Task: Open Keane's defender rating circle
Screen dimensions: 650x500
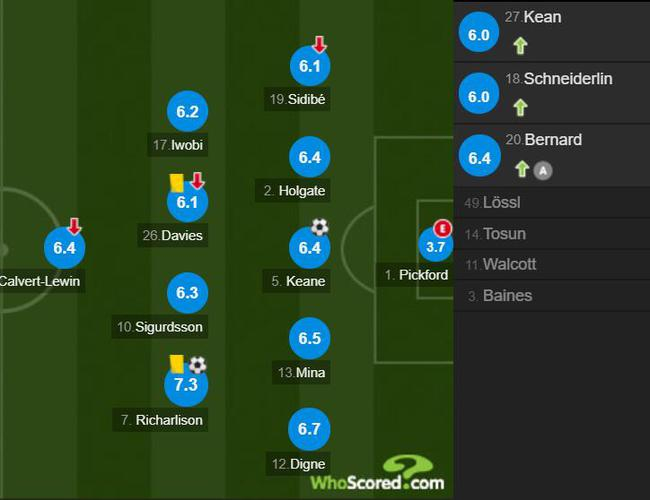Action: [x=309, y=247]
